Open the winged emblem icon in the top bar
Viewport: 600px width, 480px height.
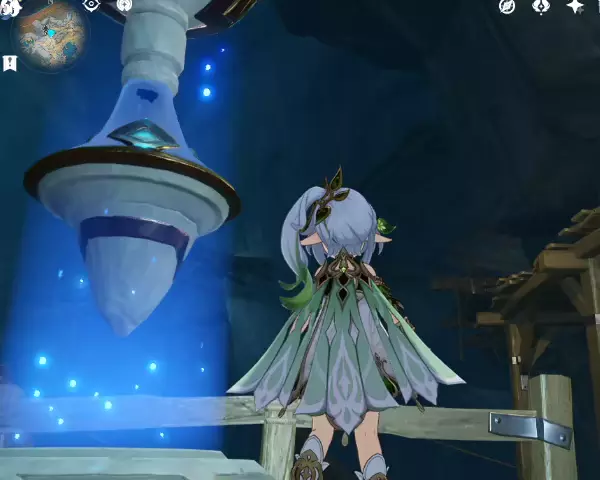click(541, 6)
